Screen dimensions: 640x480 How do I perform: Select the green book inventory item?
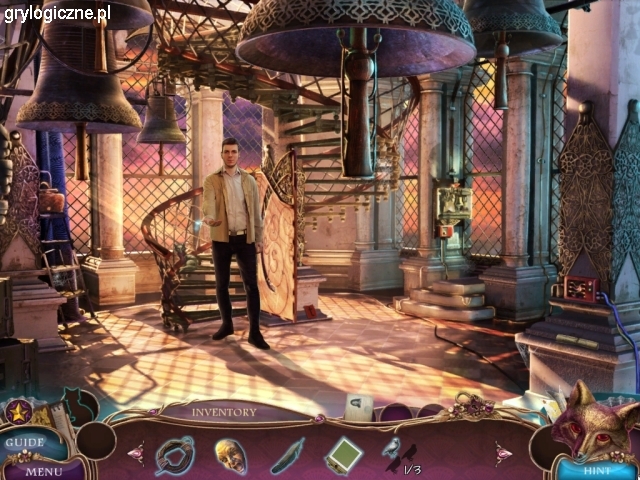pos(343,455)
